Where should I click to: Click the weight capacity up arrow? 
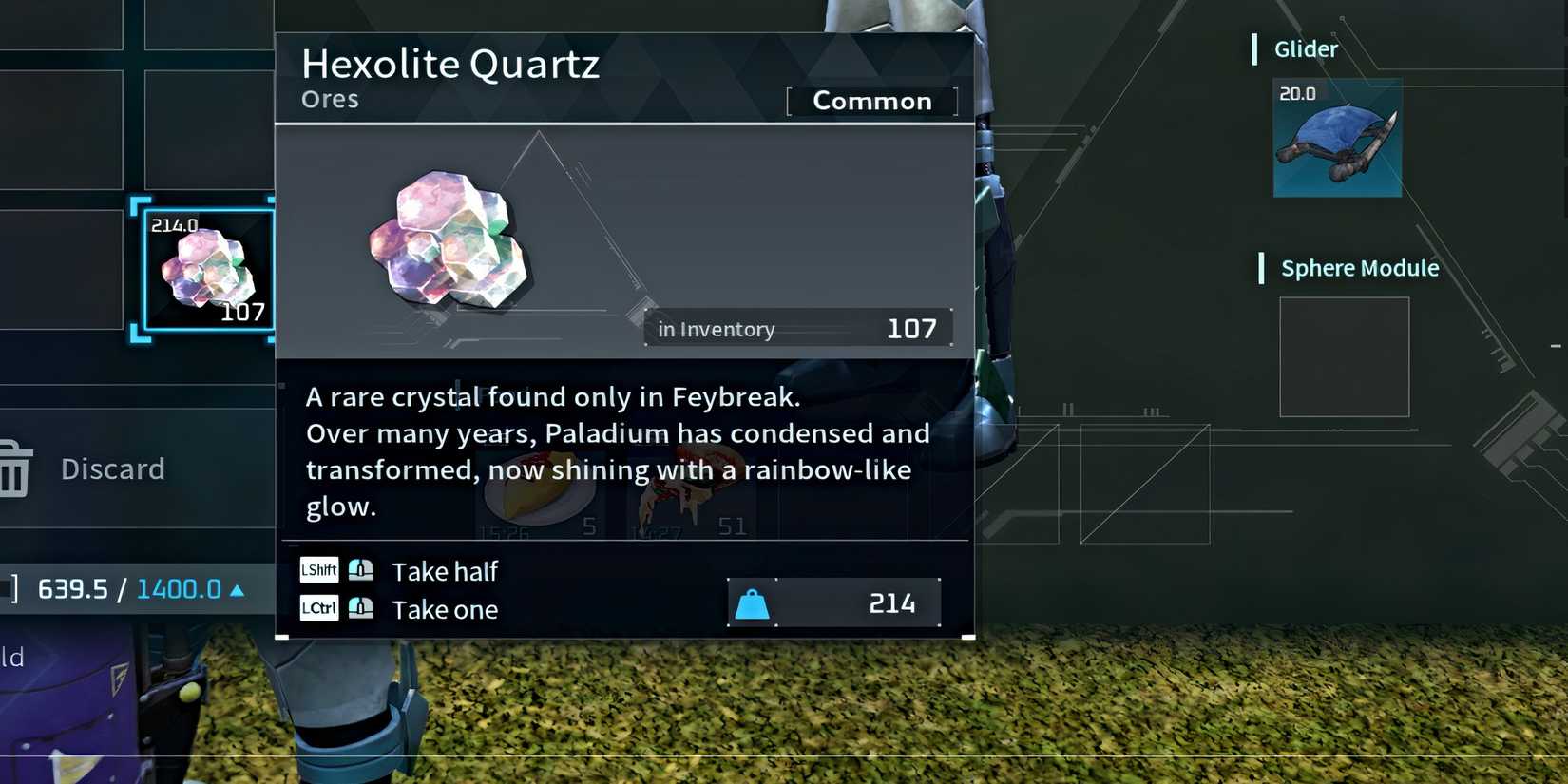[234, 589]
